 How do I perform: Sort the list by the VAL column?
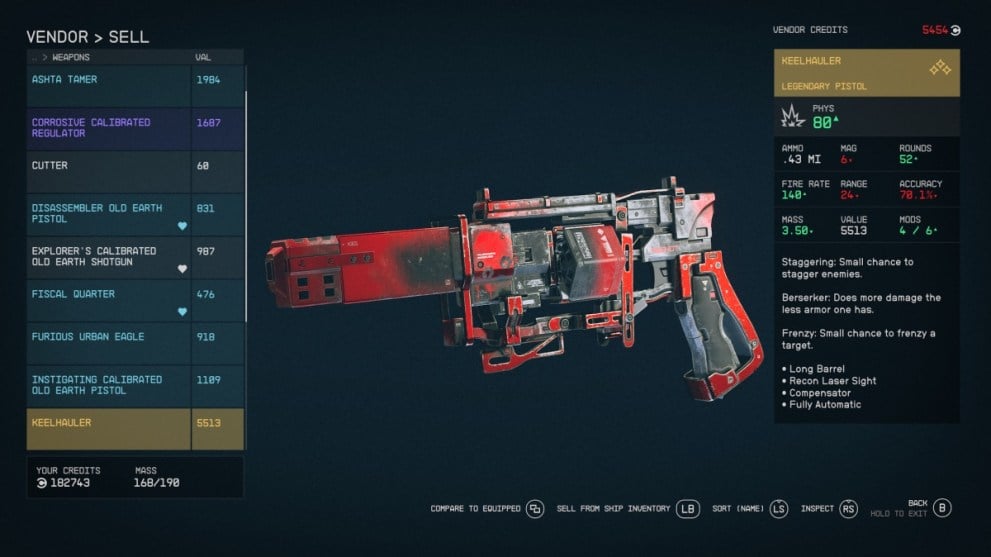coord(203,58)
